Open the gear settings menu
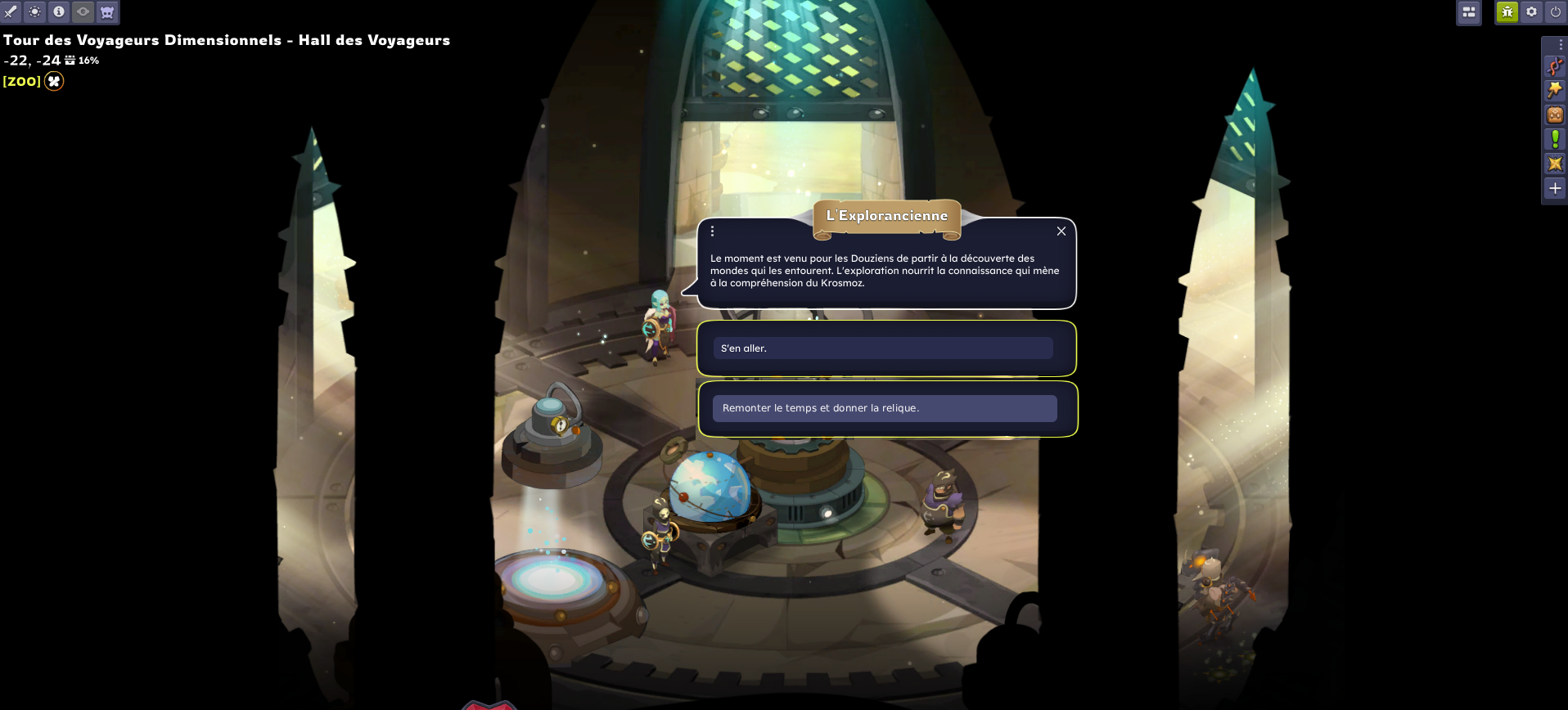Viewport: 1568px width, 710px height. (1531, 12)
